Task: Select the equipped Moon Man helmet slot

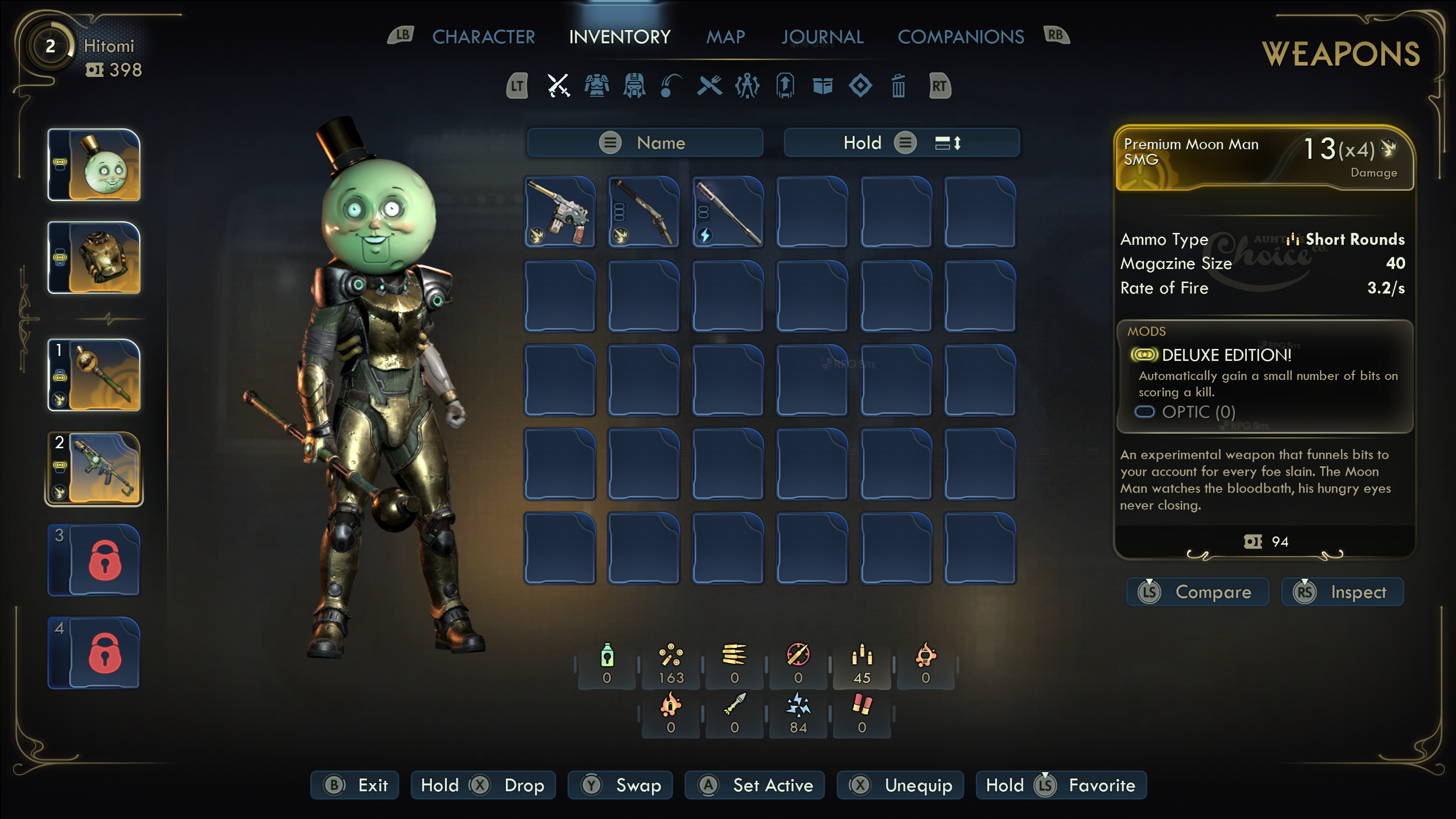Action: click(94, 165)
